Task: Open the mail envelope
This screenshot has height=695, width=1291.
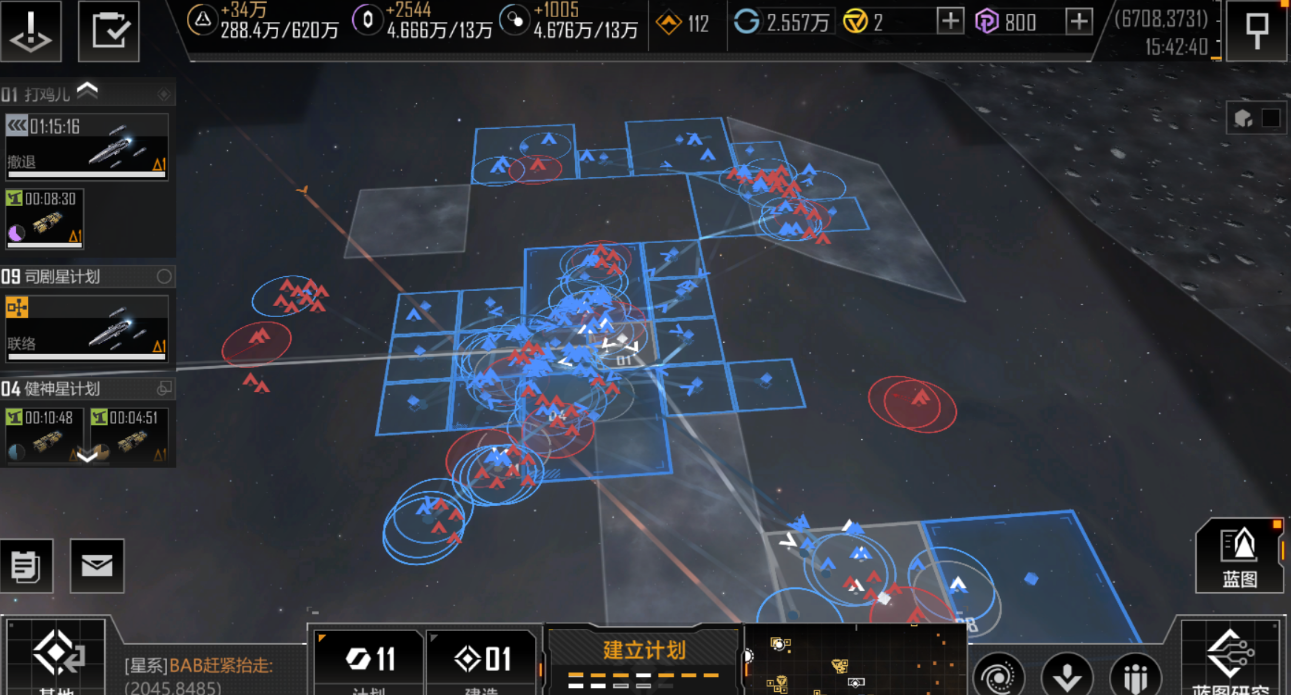Action: (x=97, y=566)
